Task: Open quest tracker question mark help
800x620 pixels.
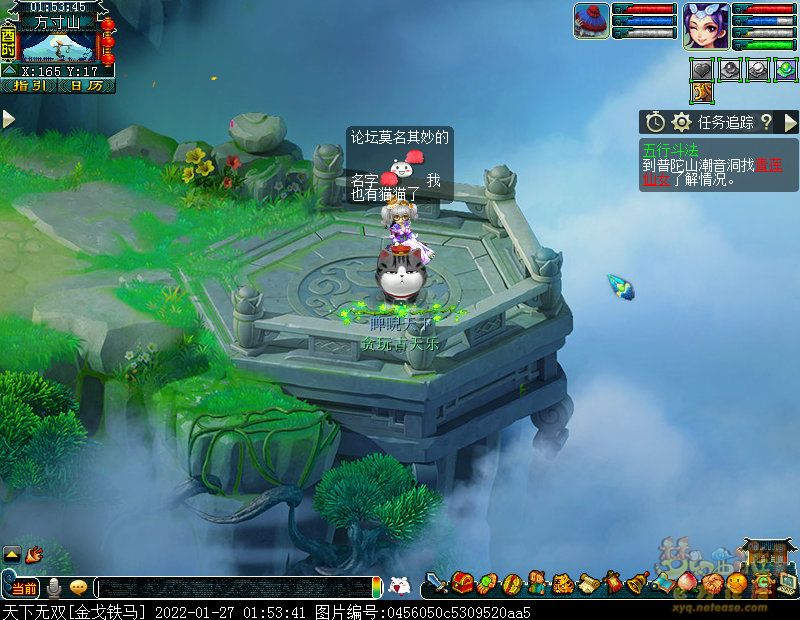Action: pos(766,122)
